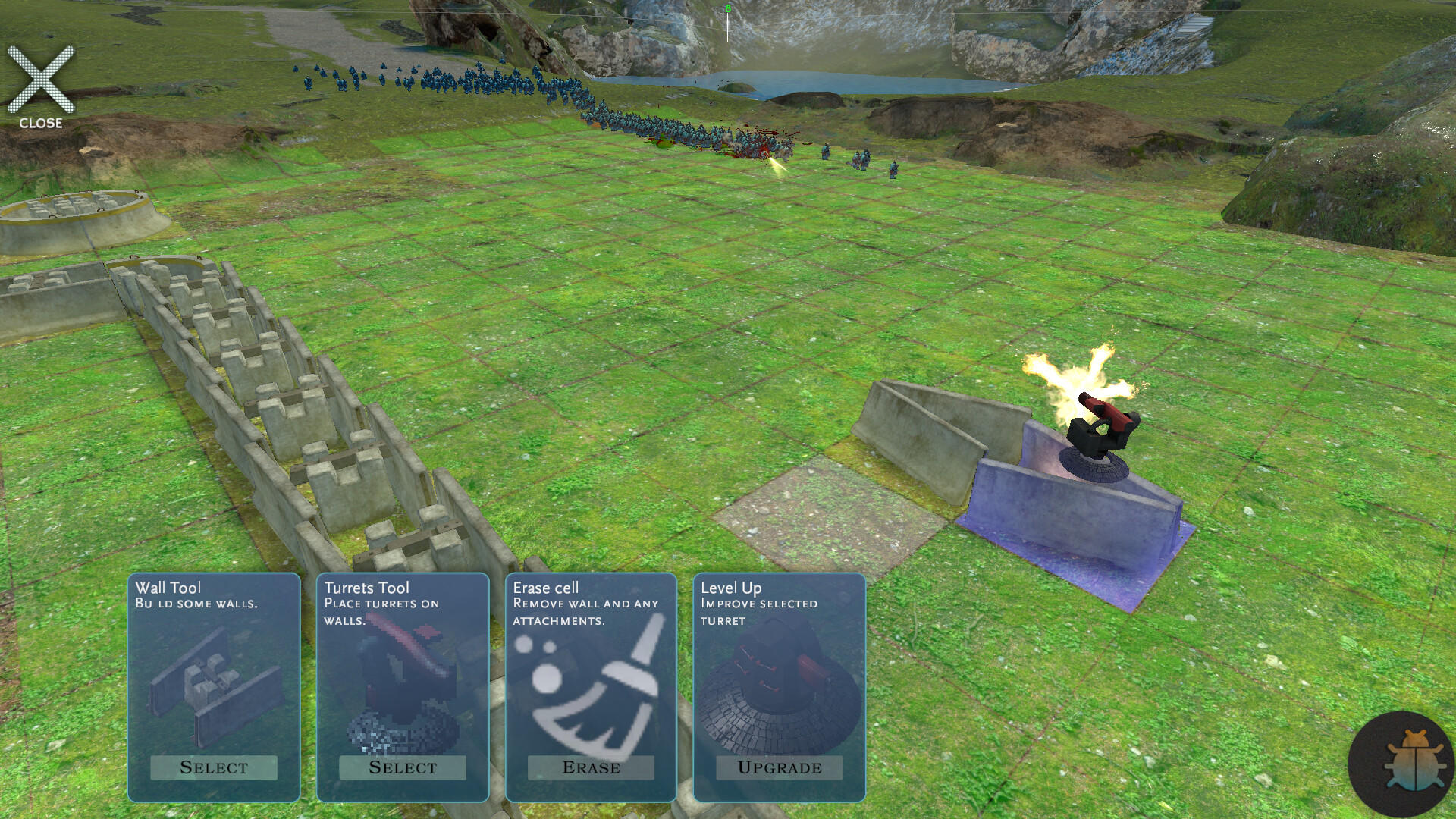Select the Turrets Tool panel header

click(366, 587)
